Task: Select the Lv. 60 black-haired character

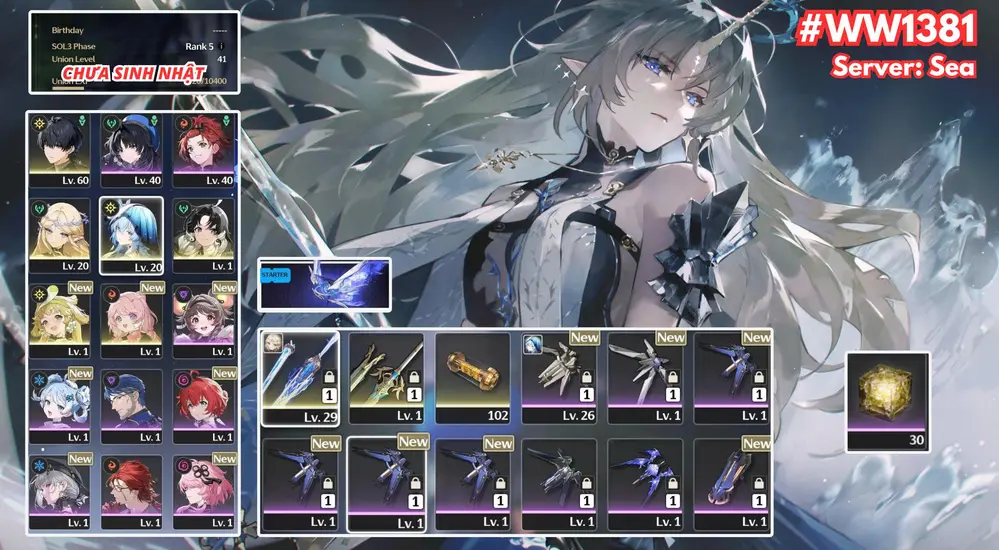Action: click(62, 150)
